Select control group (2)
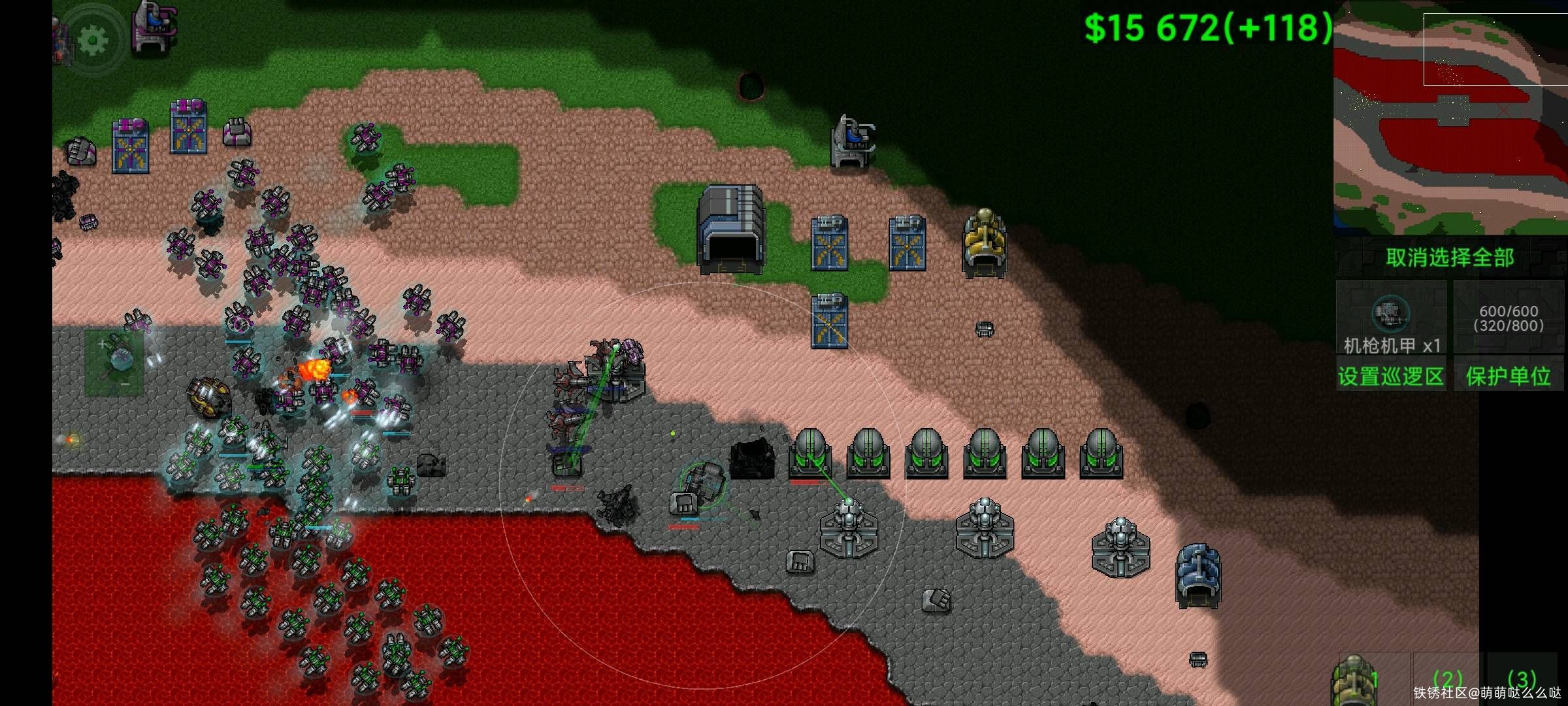Image resolution: width=1568 pixels, height=706 pixels. pyautogui.click(x=1446, y=679)
